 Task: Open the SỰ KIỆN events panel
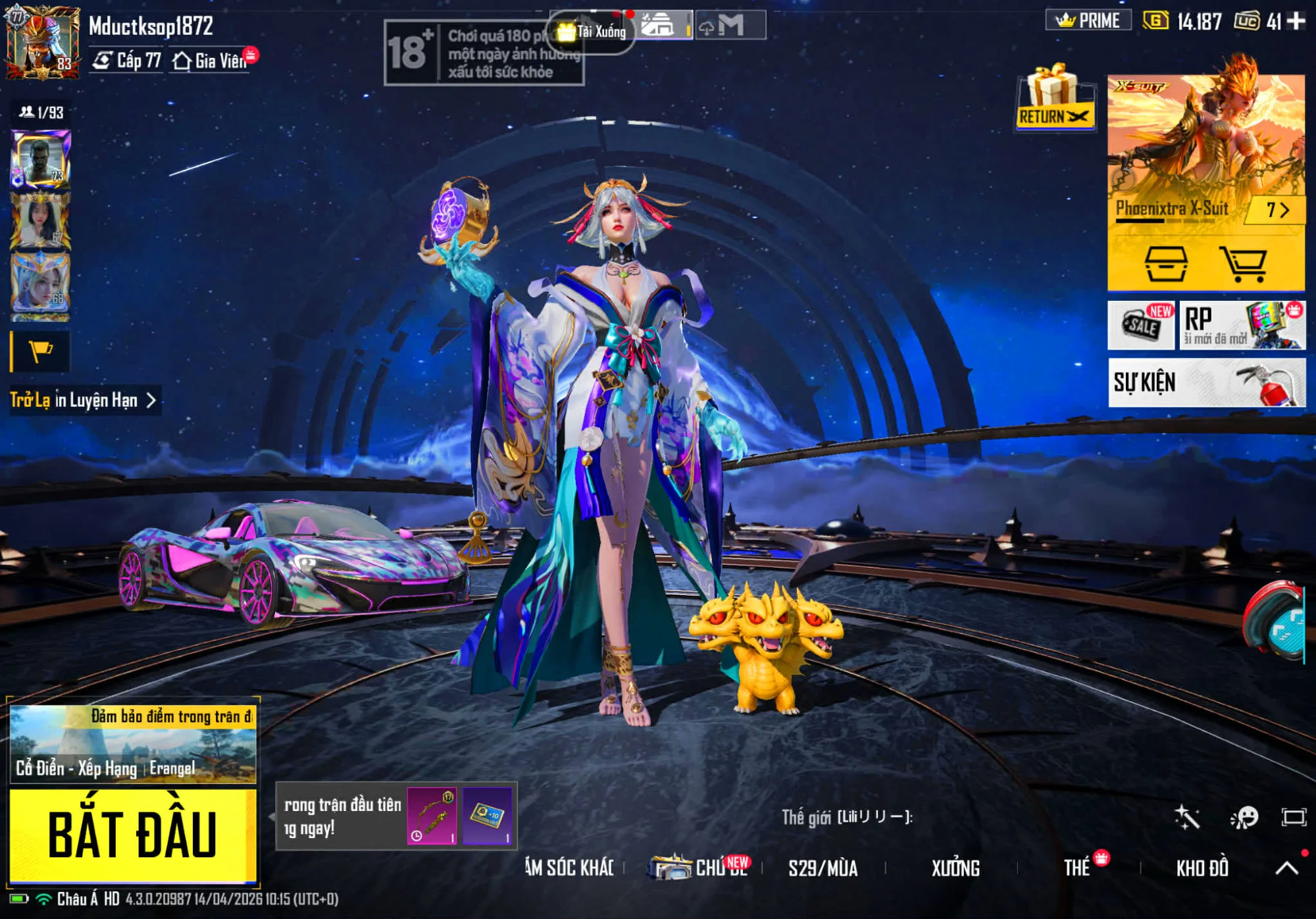[x=1205, y=382]
